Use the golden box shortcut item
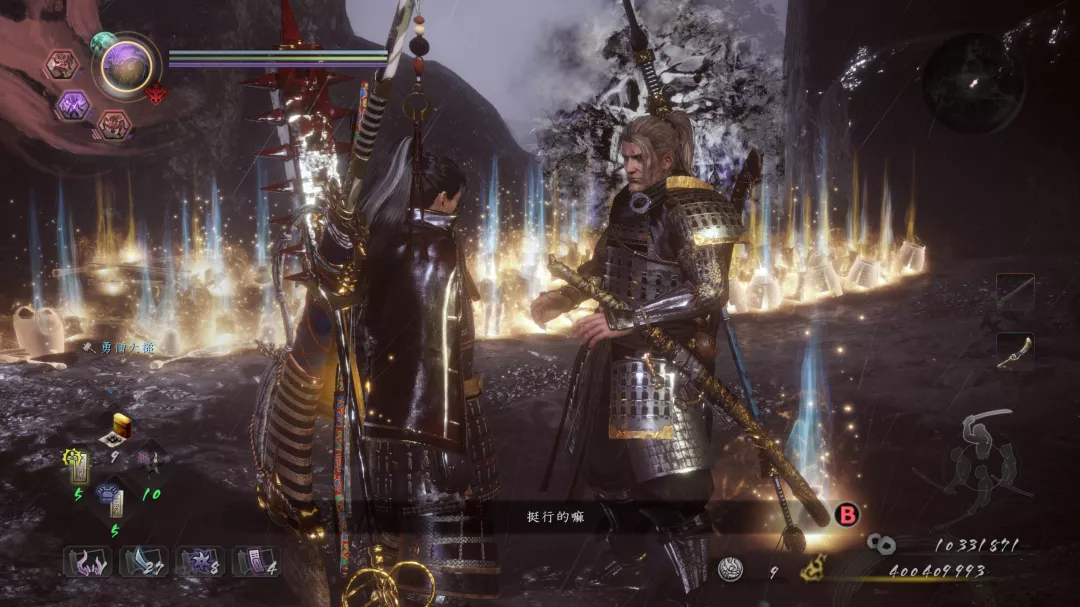 (123, 425)
